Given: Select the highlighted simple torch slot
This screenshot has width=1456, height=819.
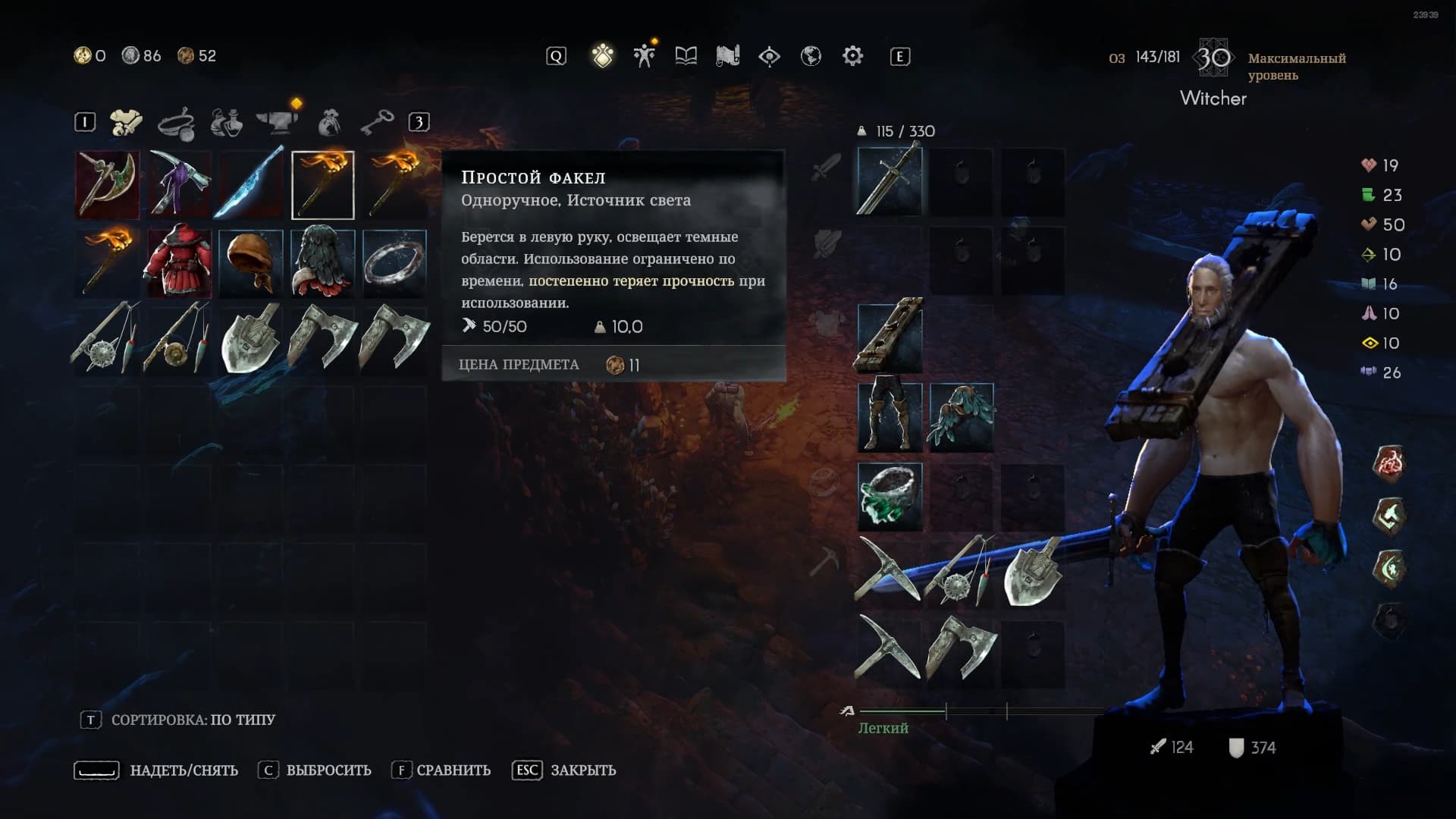Looking at the screenshot, I should pyautogui.click(x=322, y=185).
